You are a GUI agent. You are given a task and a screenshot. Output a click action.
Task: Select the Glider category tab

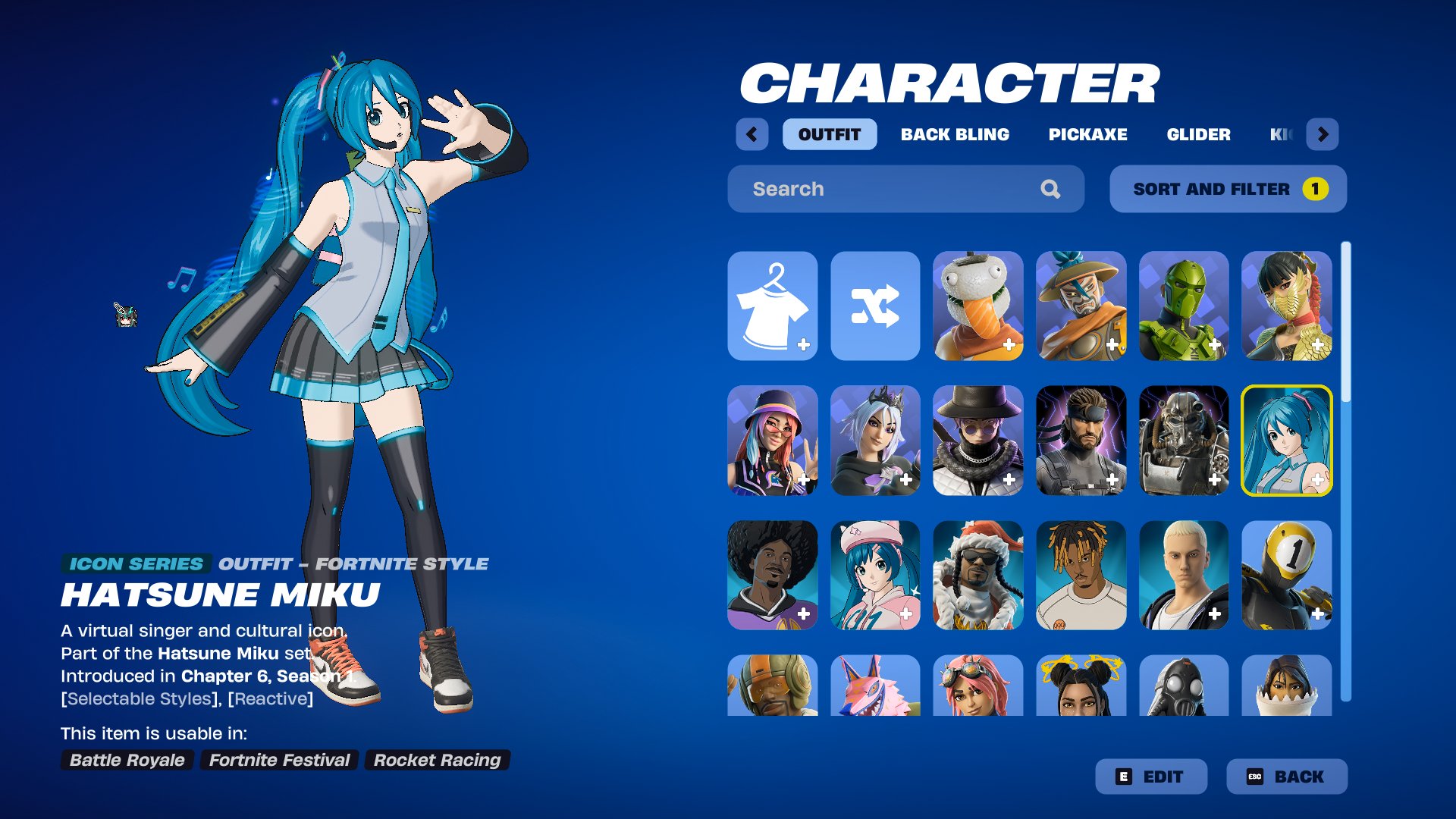point(1198,134)
